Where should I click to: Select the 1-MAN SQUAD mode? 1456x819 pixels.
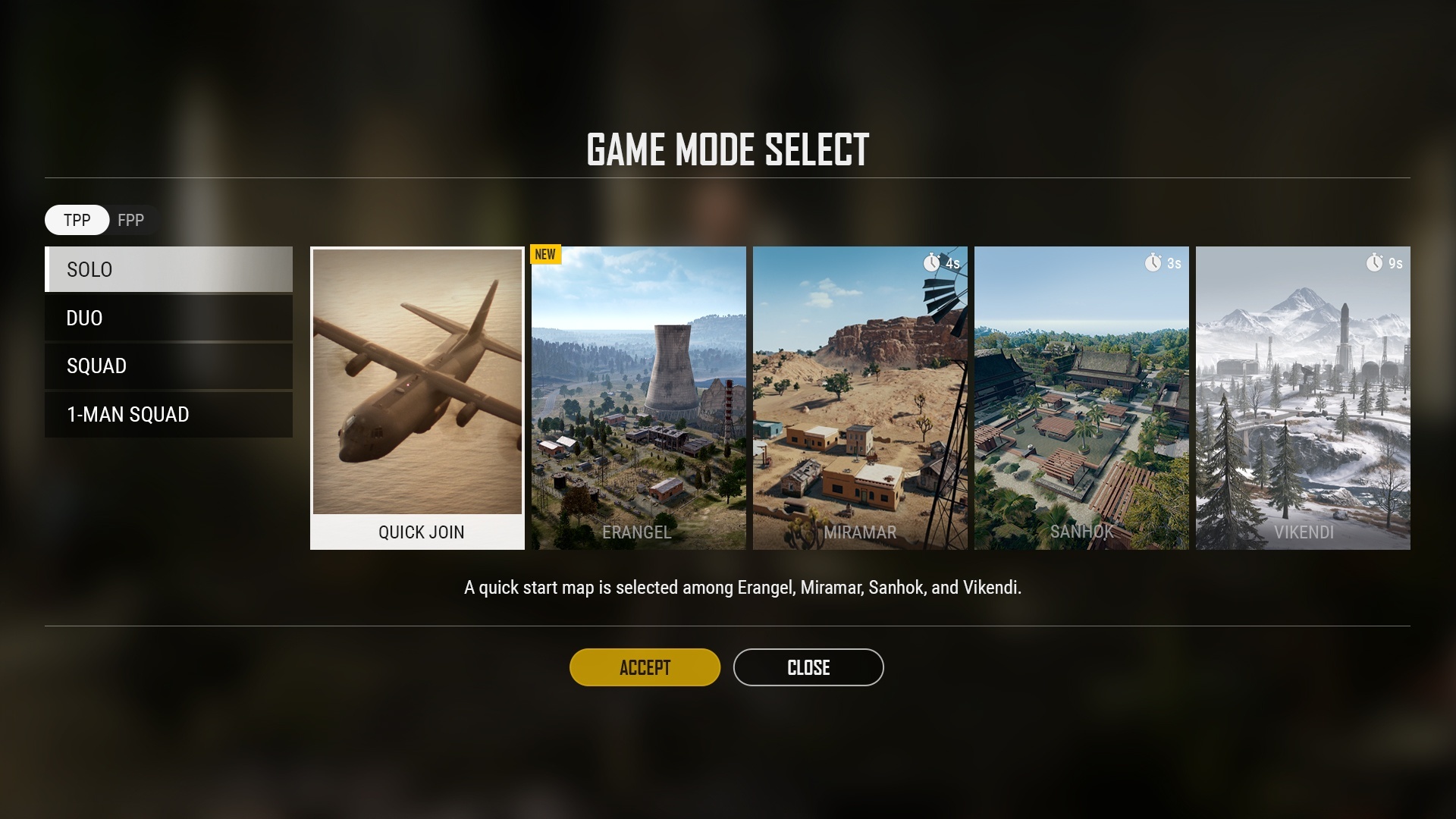point(168,414)
